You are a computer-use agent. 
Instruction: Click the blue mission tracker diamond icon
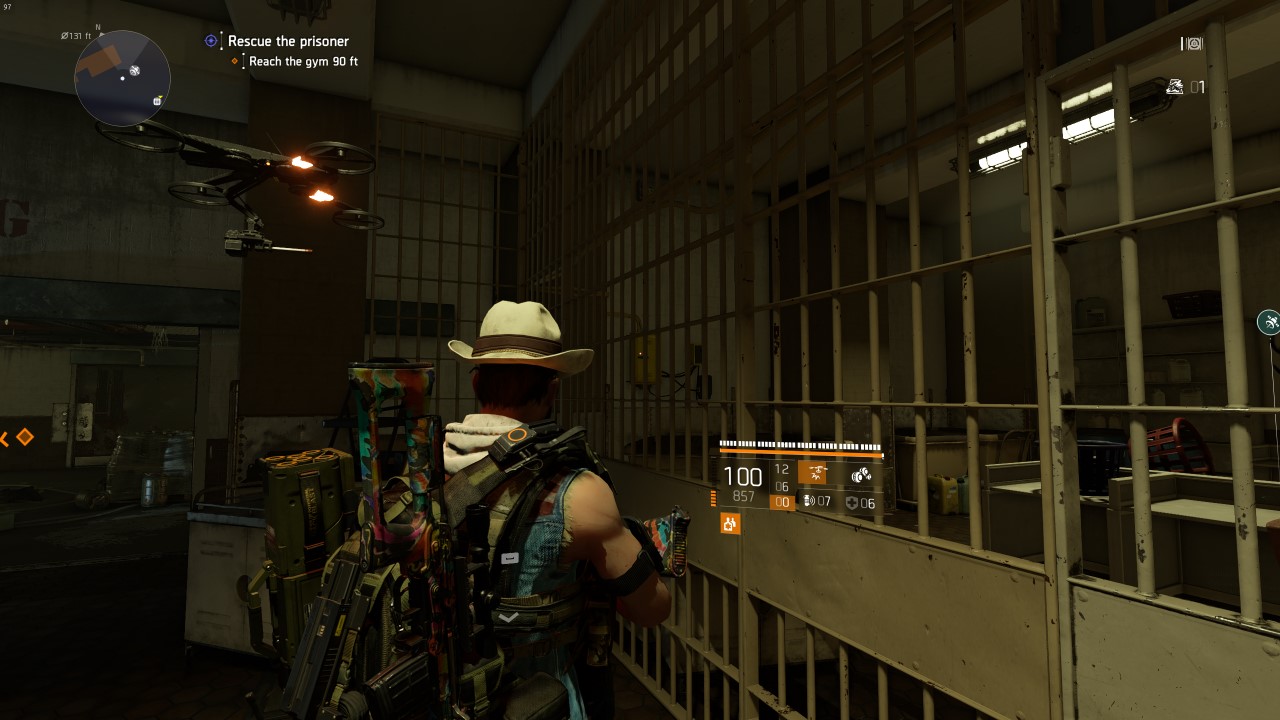pyautogui.click(x=210, y=40)
